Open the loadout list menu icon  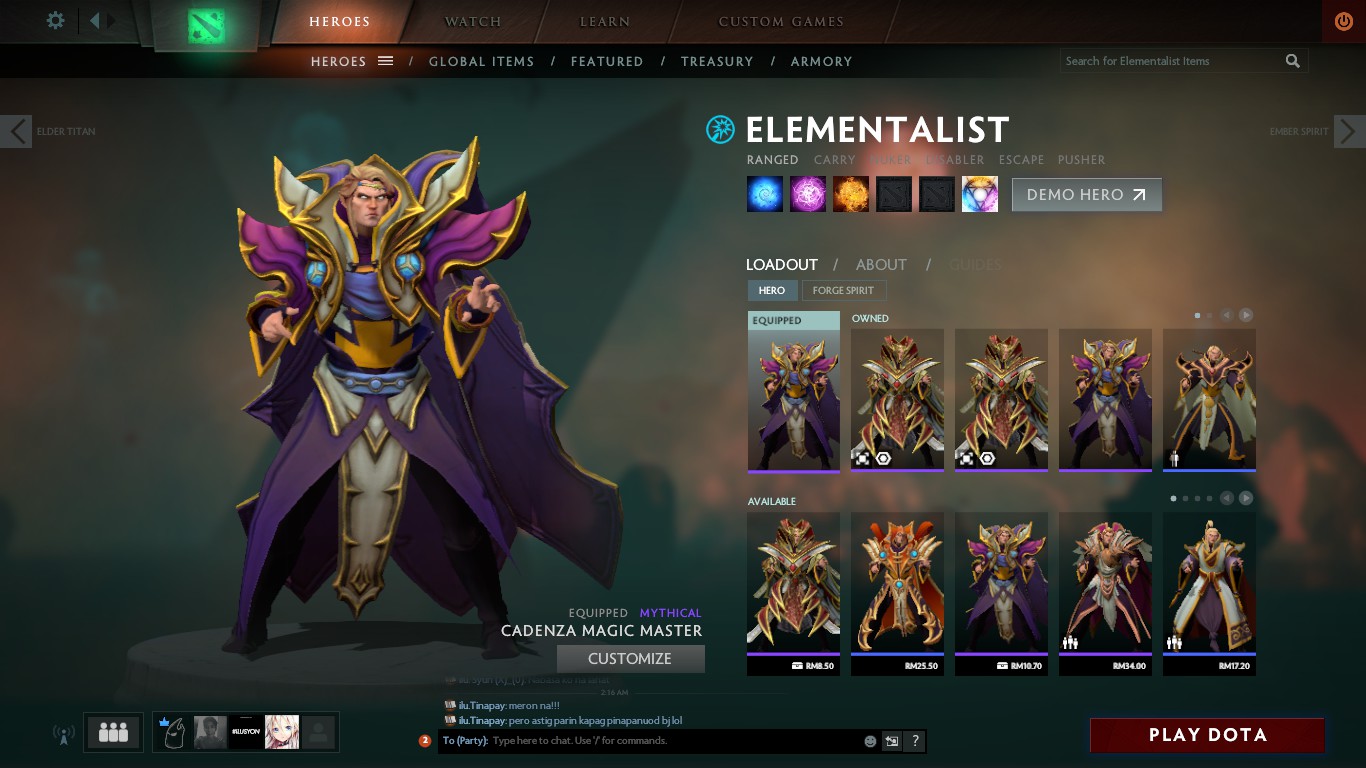(386, 61)
